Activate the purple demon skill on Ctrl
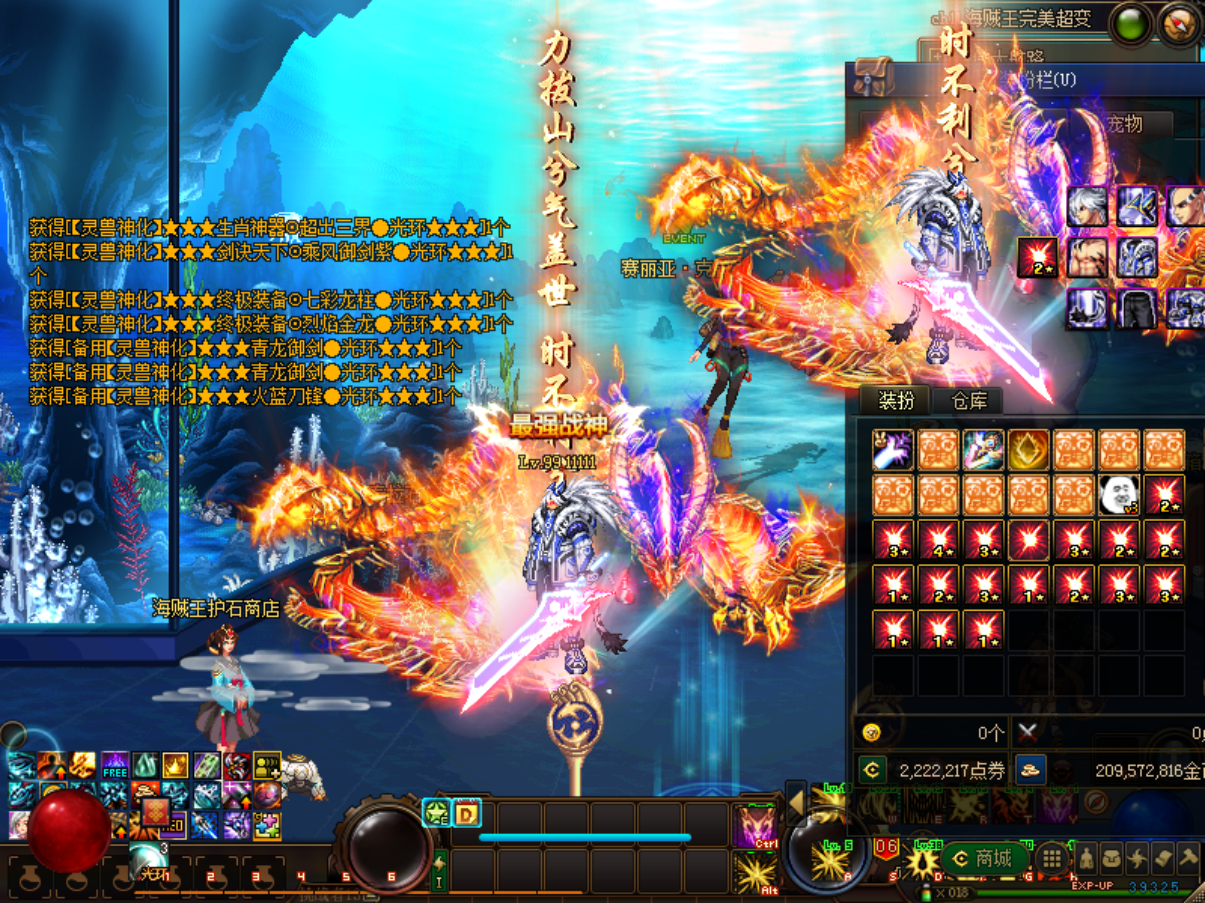The height and width of the screenshot is (903, 1205). tap(755, 827)
